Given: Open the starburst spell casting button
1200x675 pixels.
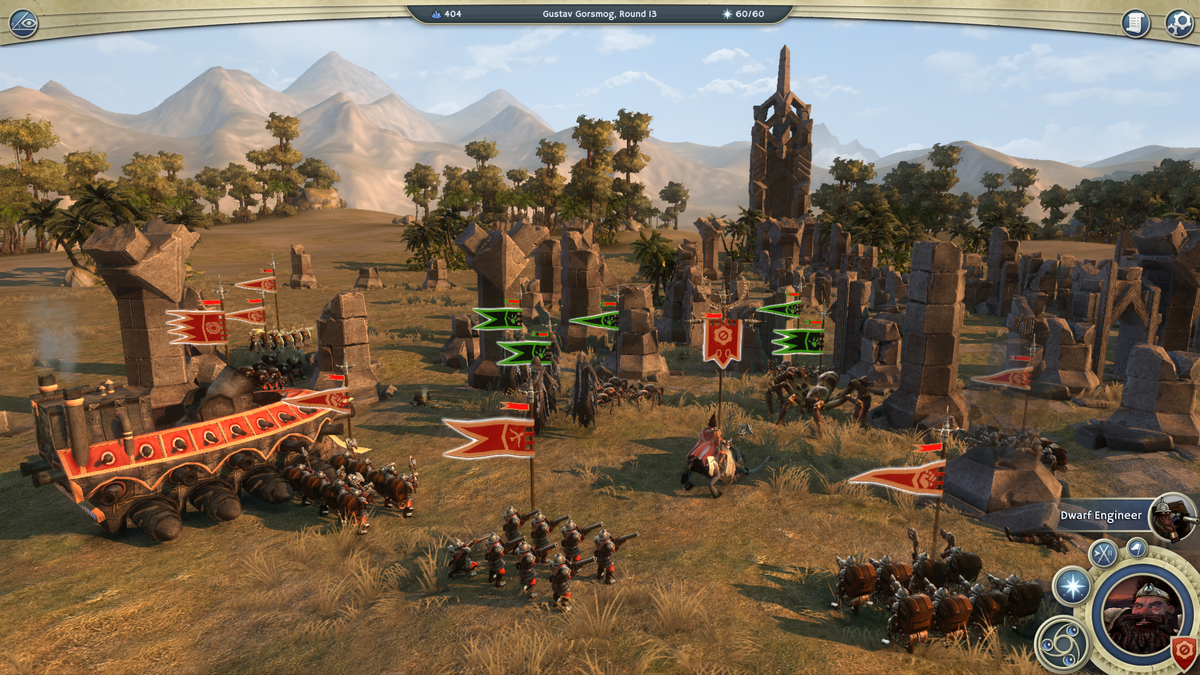Looking at the screenshot, I should click(x=1071, y=586).
